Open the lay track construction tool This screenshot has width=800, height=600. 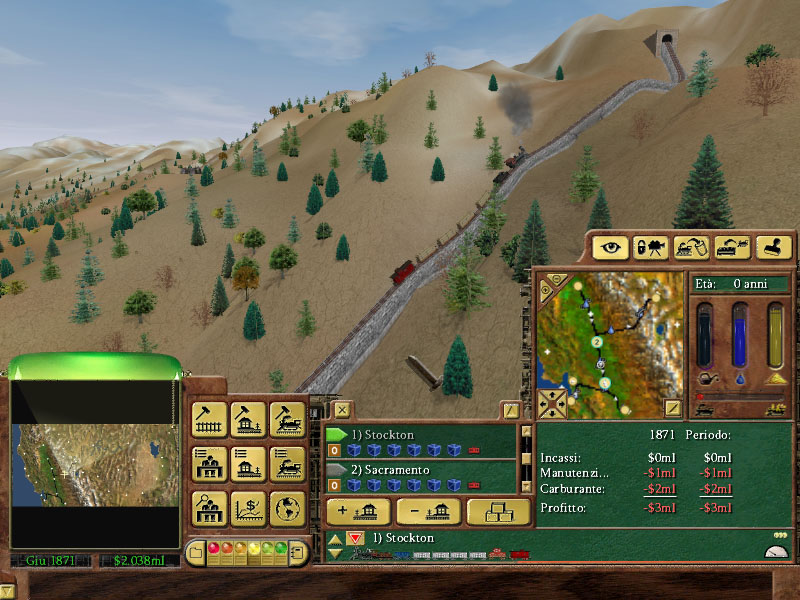pos(210,420)
